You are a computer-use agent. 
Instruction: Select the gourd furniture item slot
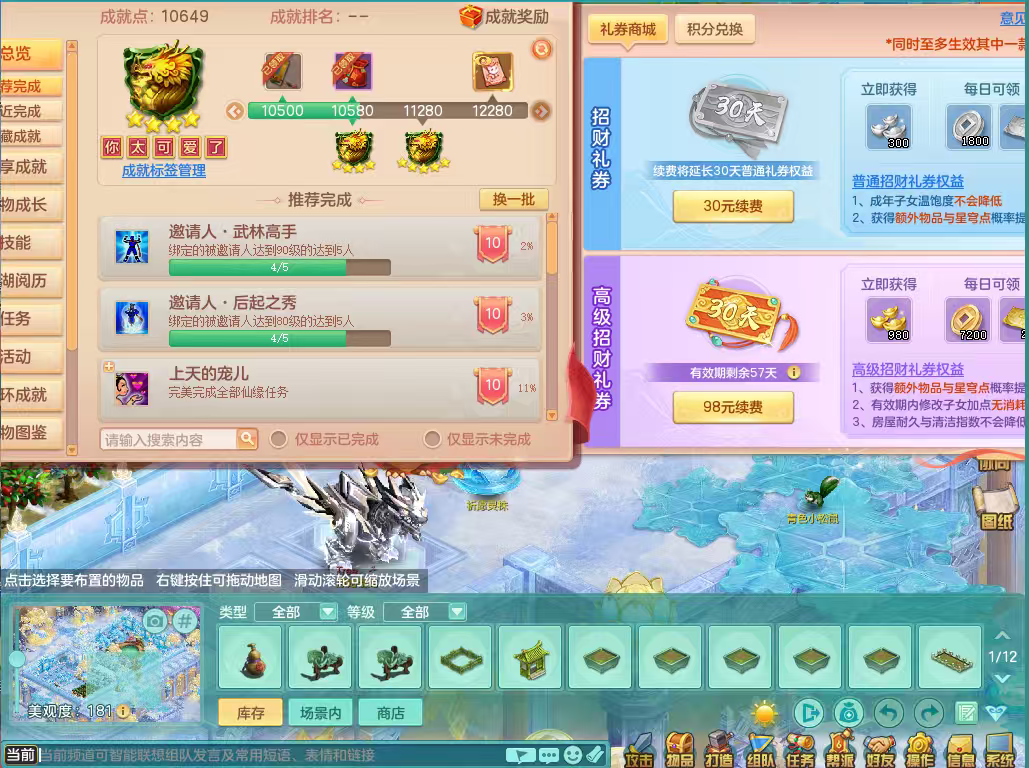coord(249,657)
